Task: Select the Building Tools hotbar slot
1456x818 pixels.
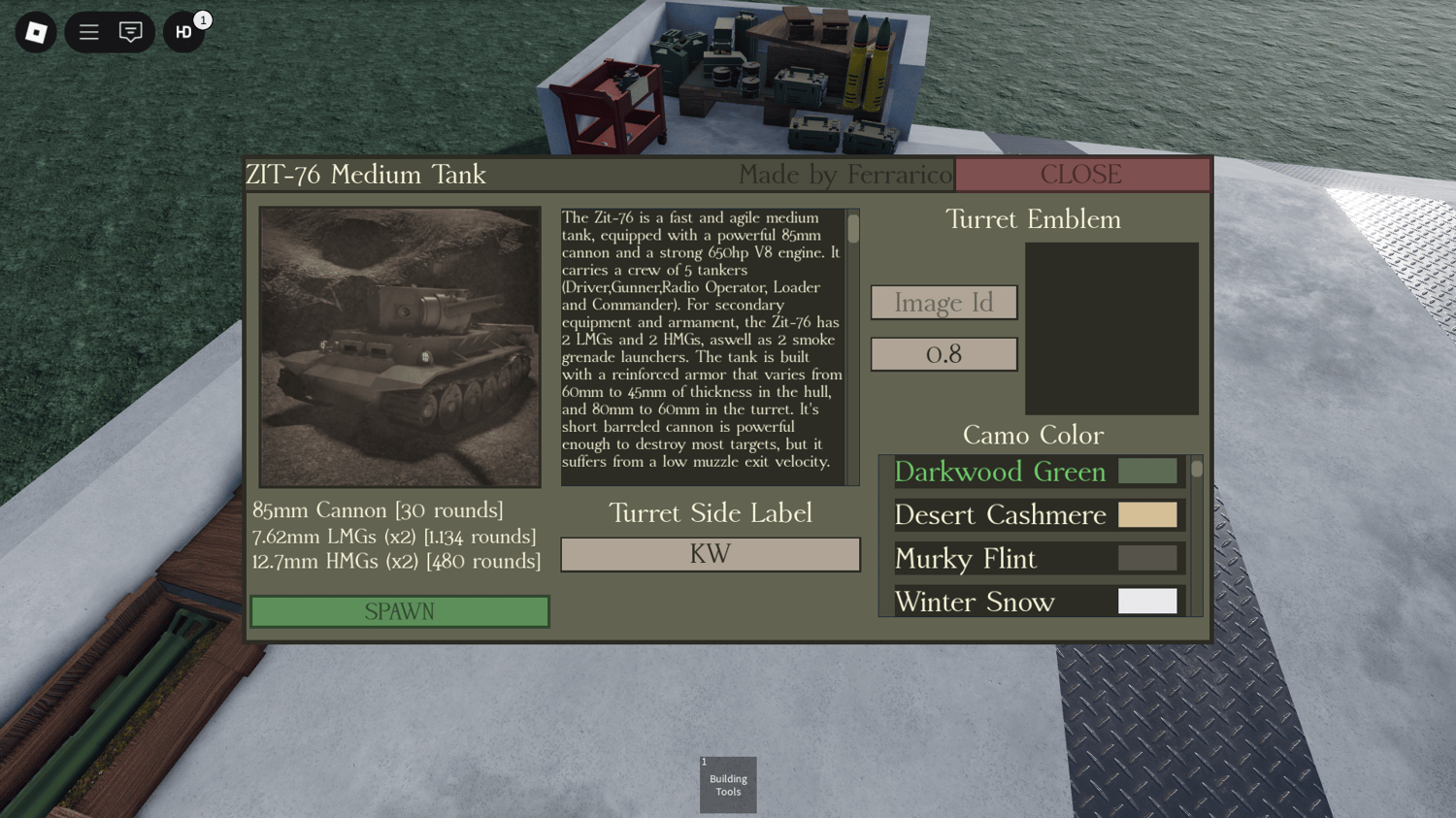Action: tap(728, 785)
